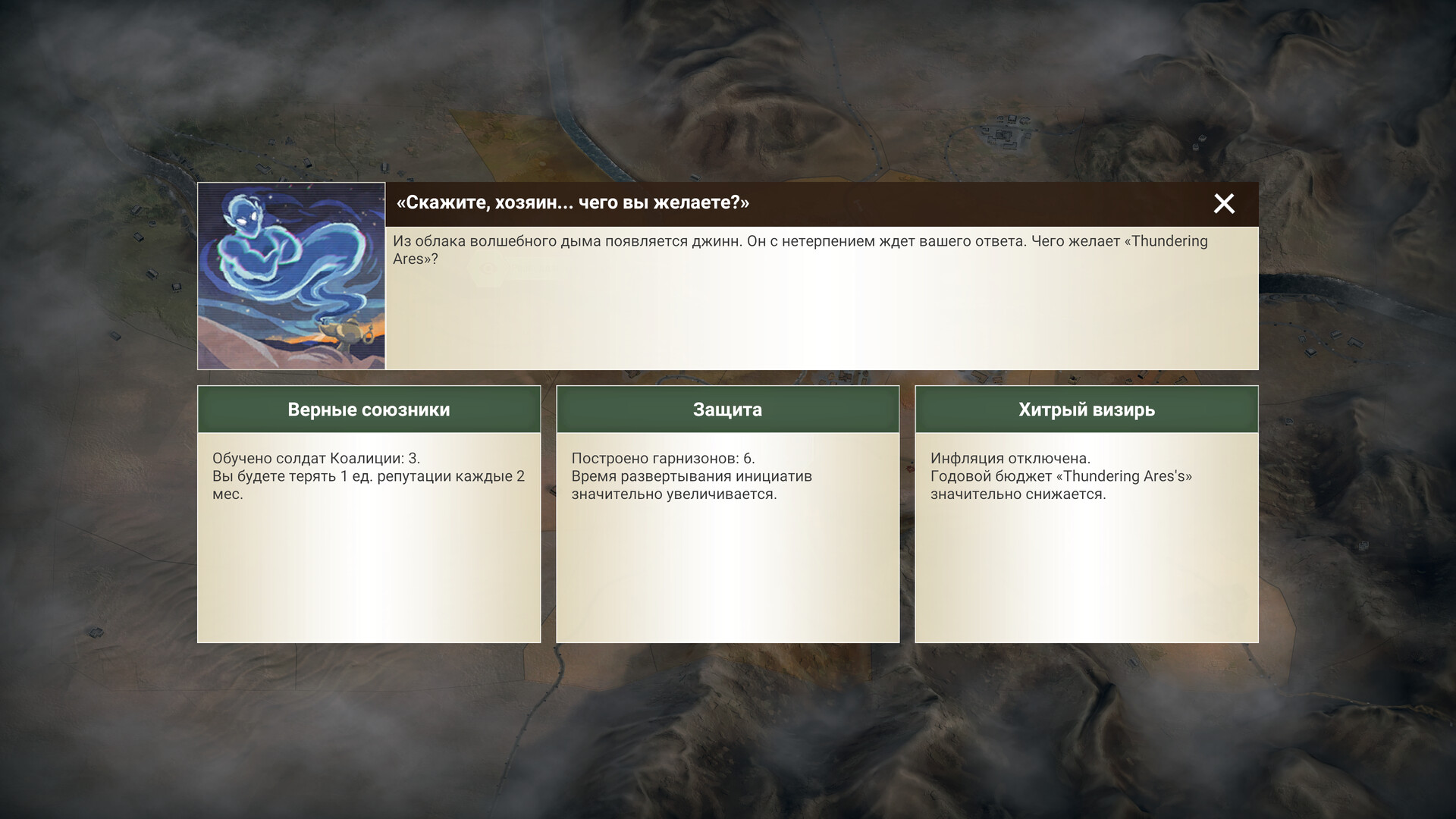This screenshot has width=1456, height=819.
Task: Click the «Верные союзники» green header bar
Action: coord(369,409)
